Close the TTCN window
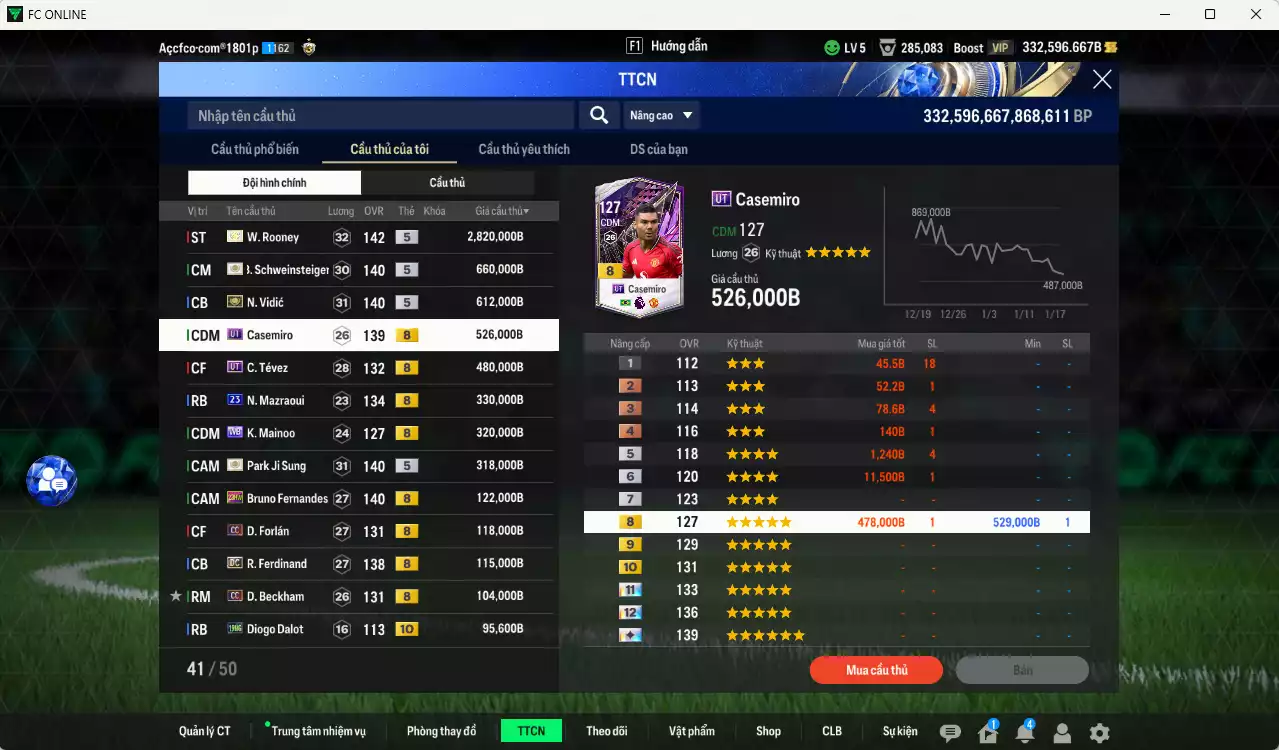1279x750 pixels. pos(1102,80)
